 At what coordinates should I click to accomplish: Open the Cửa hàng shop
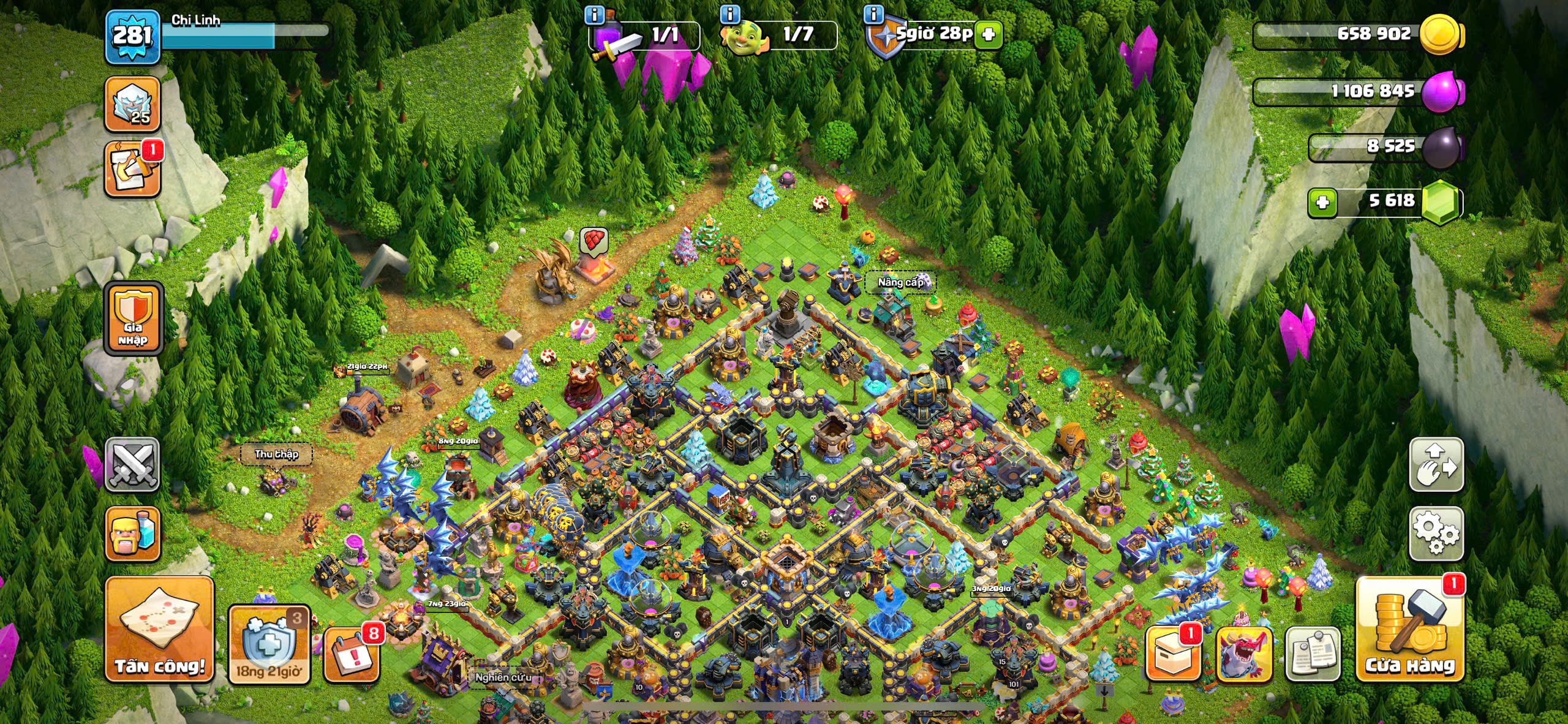[x=1410, y=630]
